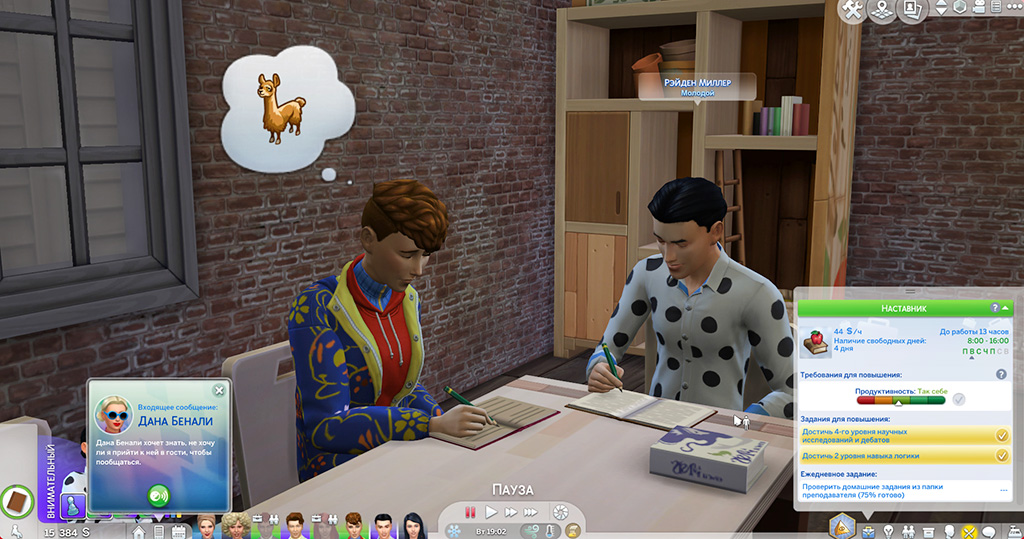The height and width of the screenshot is (539, 1024).
Task: Click the queued book action icon
Action: click(x=16, y=498)
